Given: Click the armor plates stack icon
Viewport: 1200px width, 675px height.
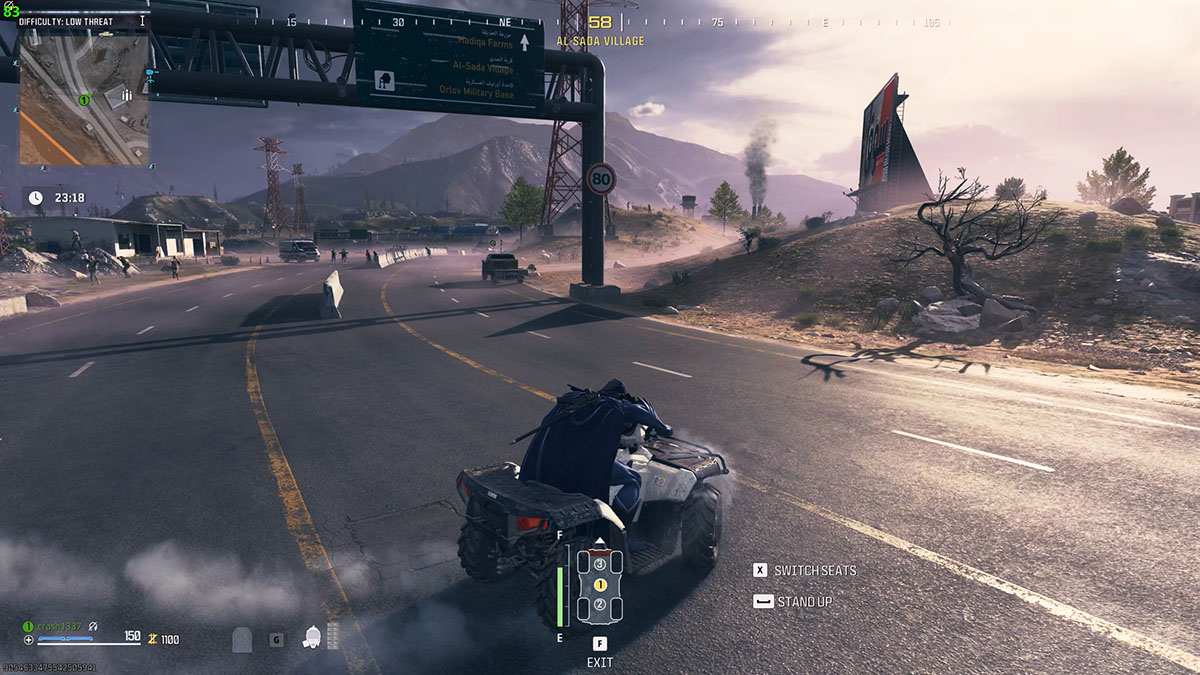Looking at the screenshot, I should (x=333, y=636).
